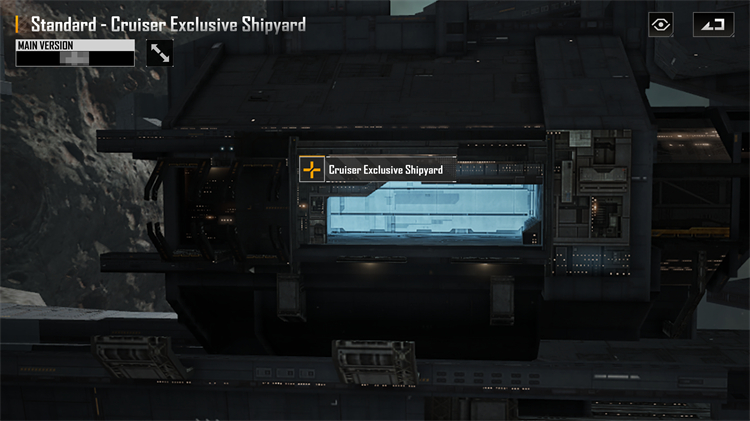The height and width of the screenshot is (421, 750).
Task: Click the back arrow button
Action: 713,25
